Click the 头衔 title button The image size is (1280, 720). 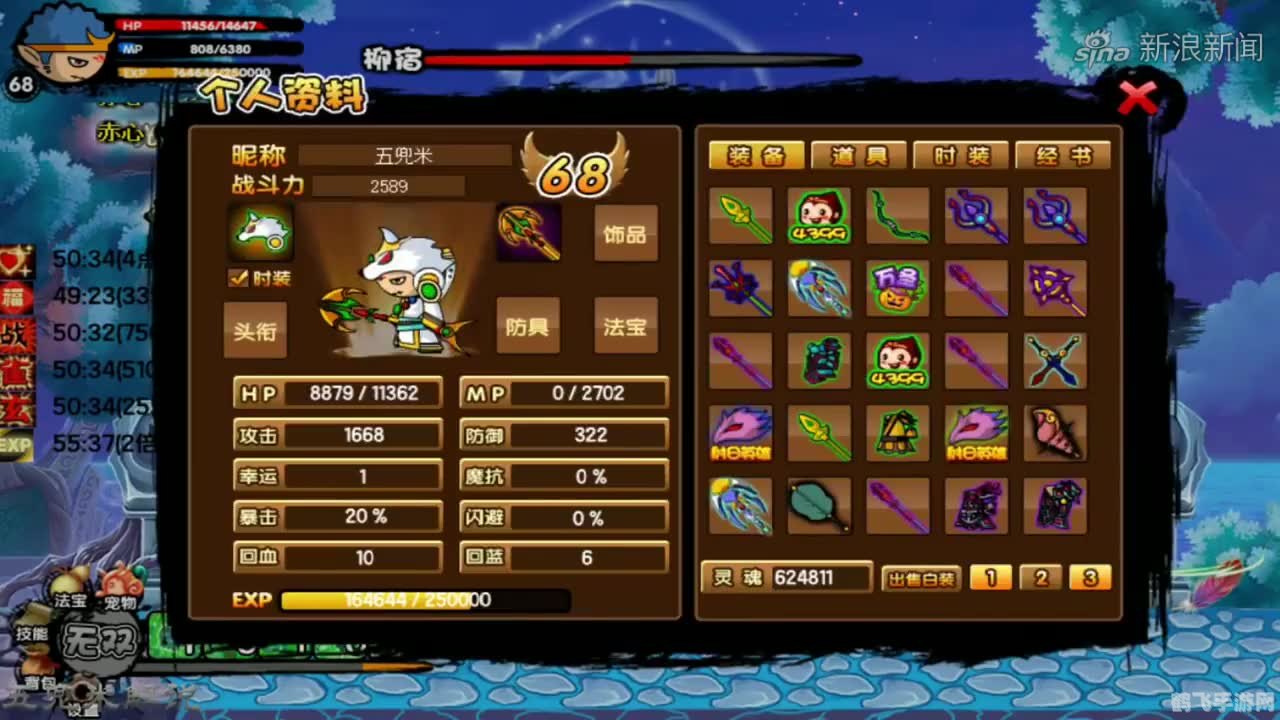(256, 330)
